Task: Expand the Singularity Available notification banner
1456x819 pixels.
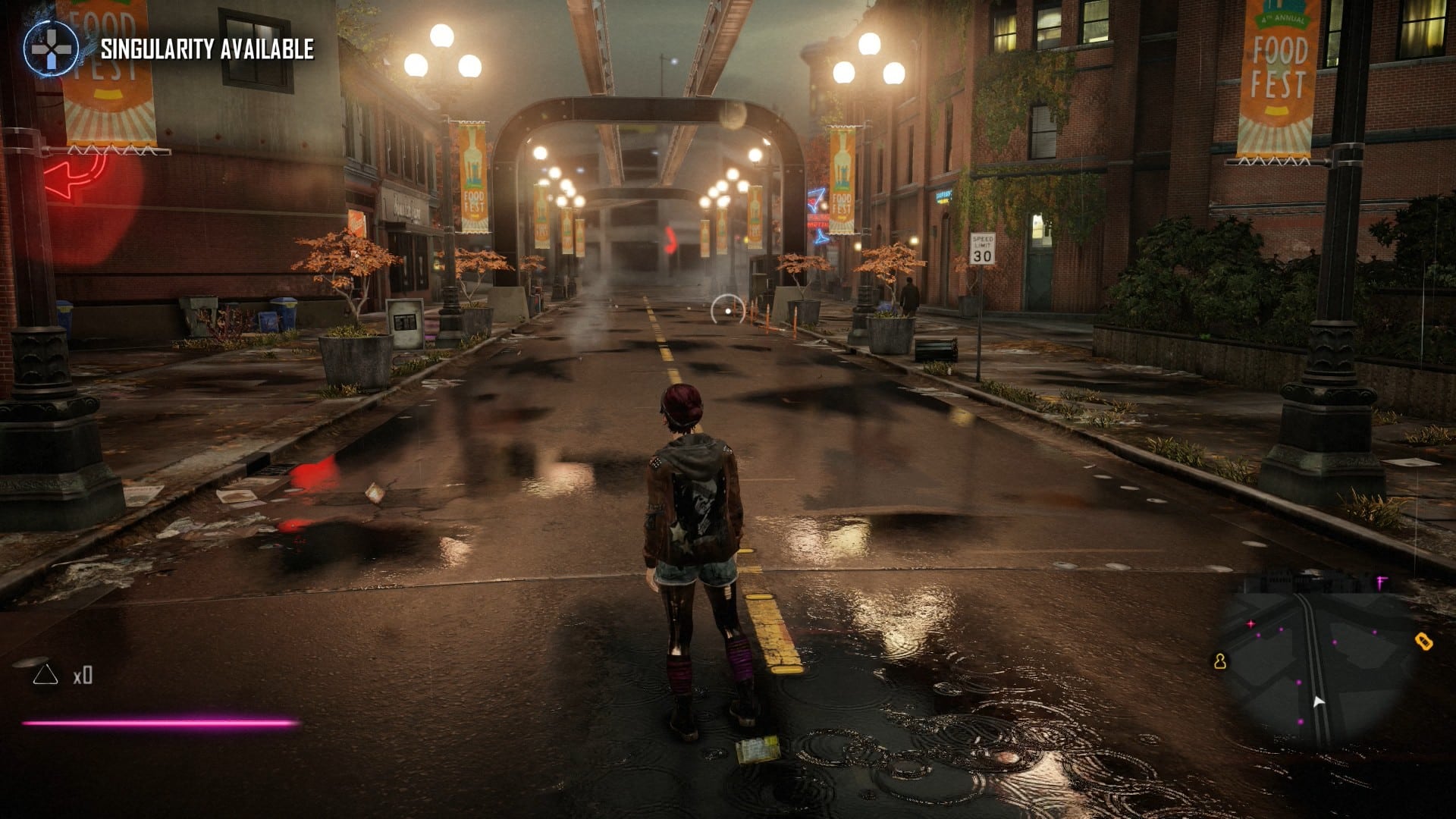Action: [206, 52]
